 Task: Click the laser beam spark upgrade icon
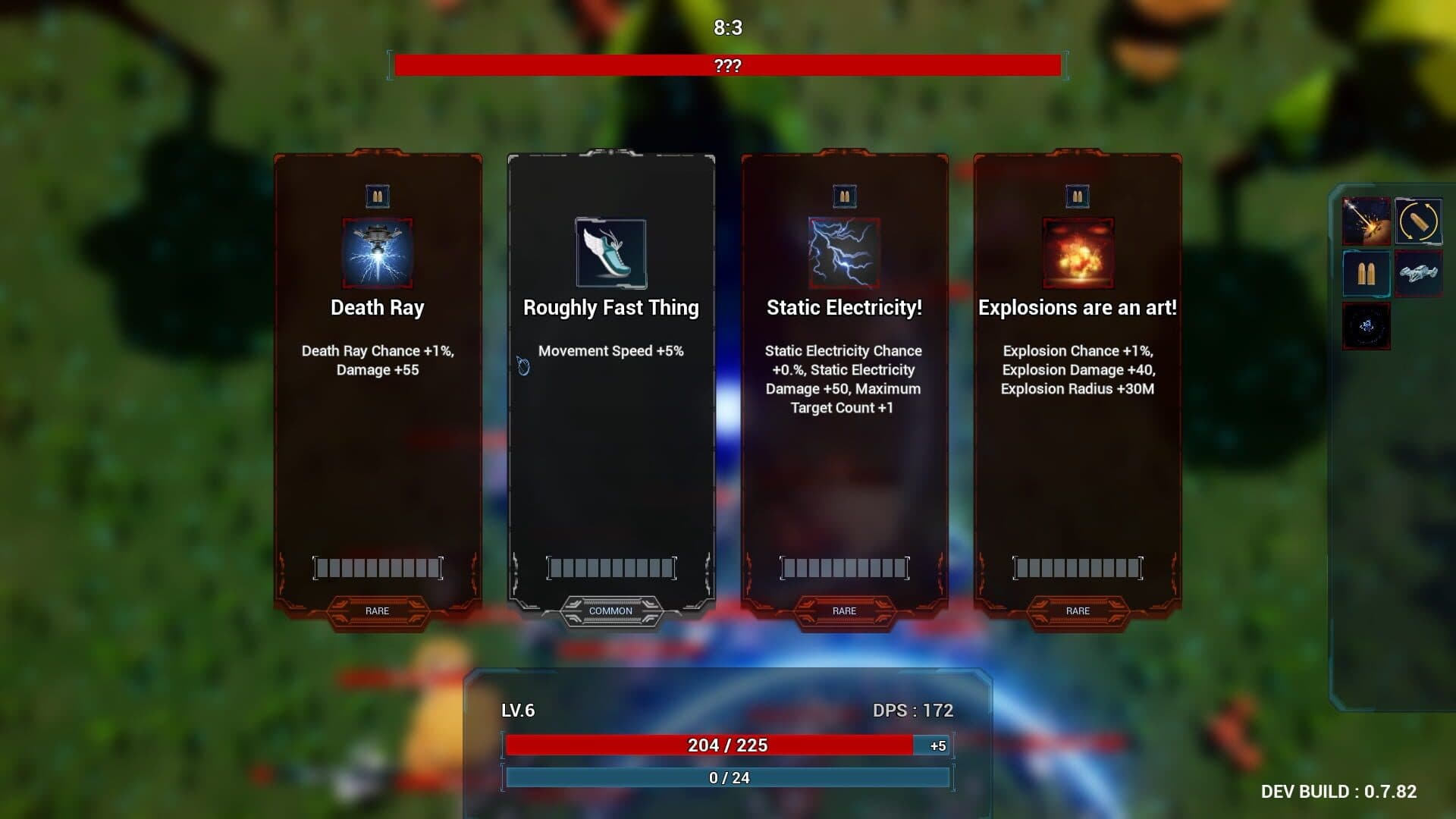(x=1366, y=221)
